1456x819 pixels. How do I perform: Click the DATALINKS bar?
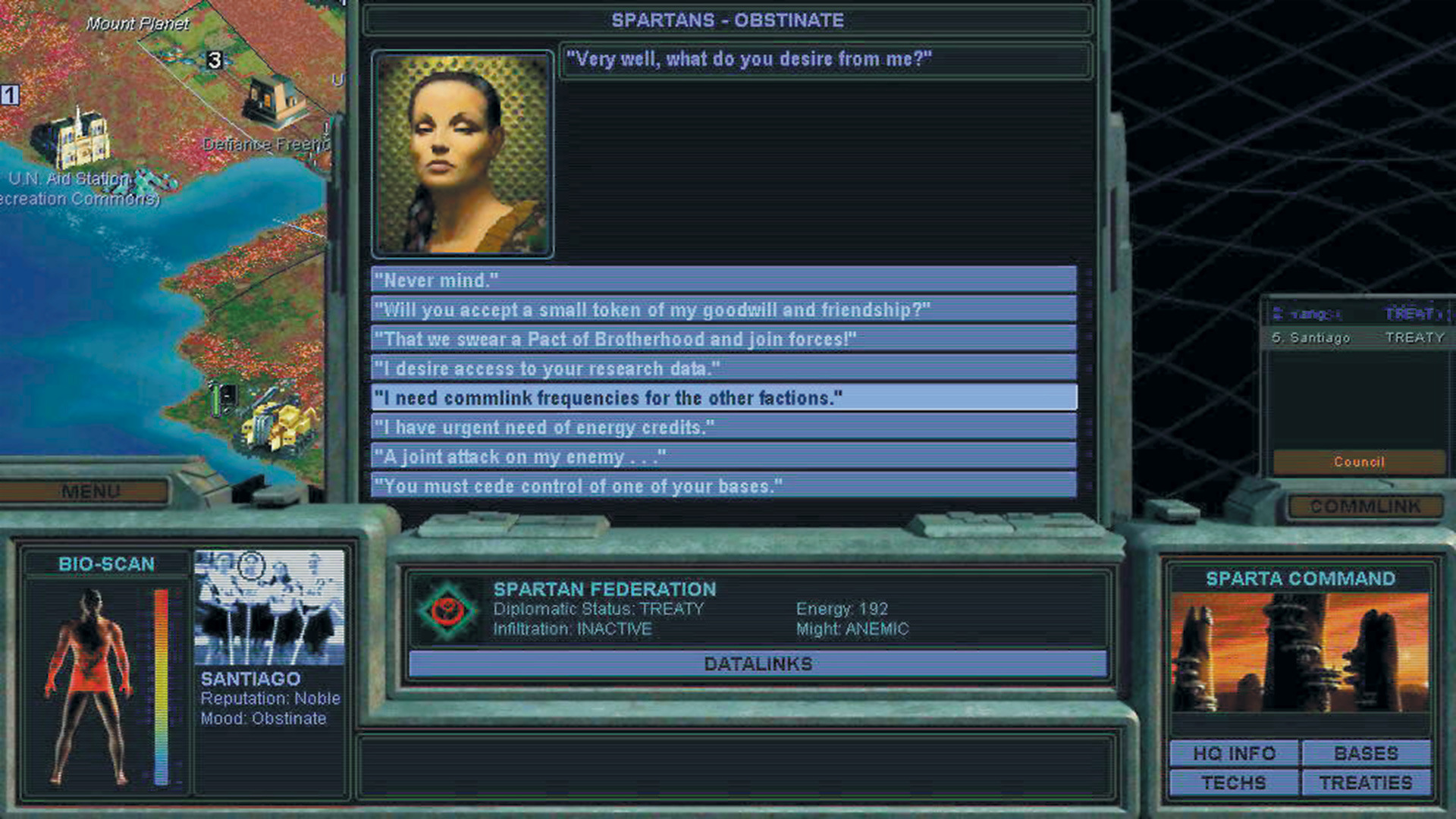point(758,664)
